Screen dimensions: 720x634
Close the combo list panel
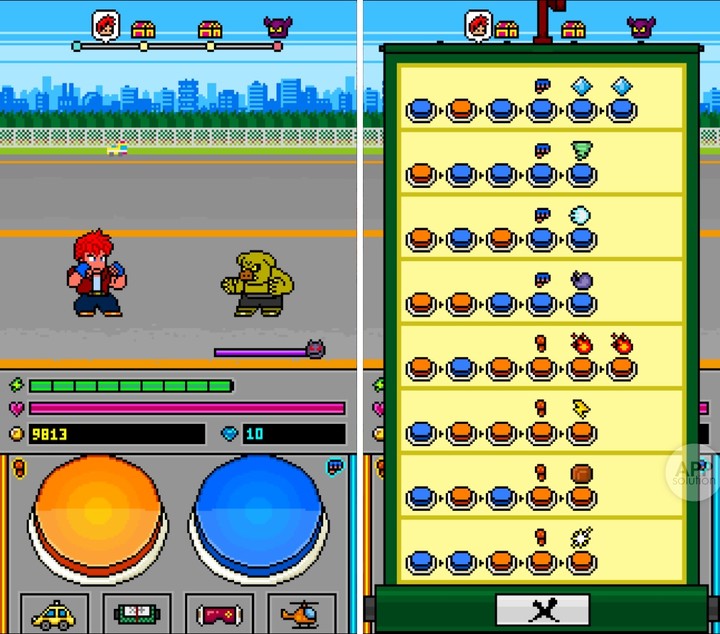point(542,609)
